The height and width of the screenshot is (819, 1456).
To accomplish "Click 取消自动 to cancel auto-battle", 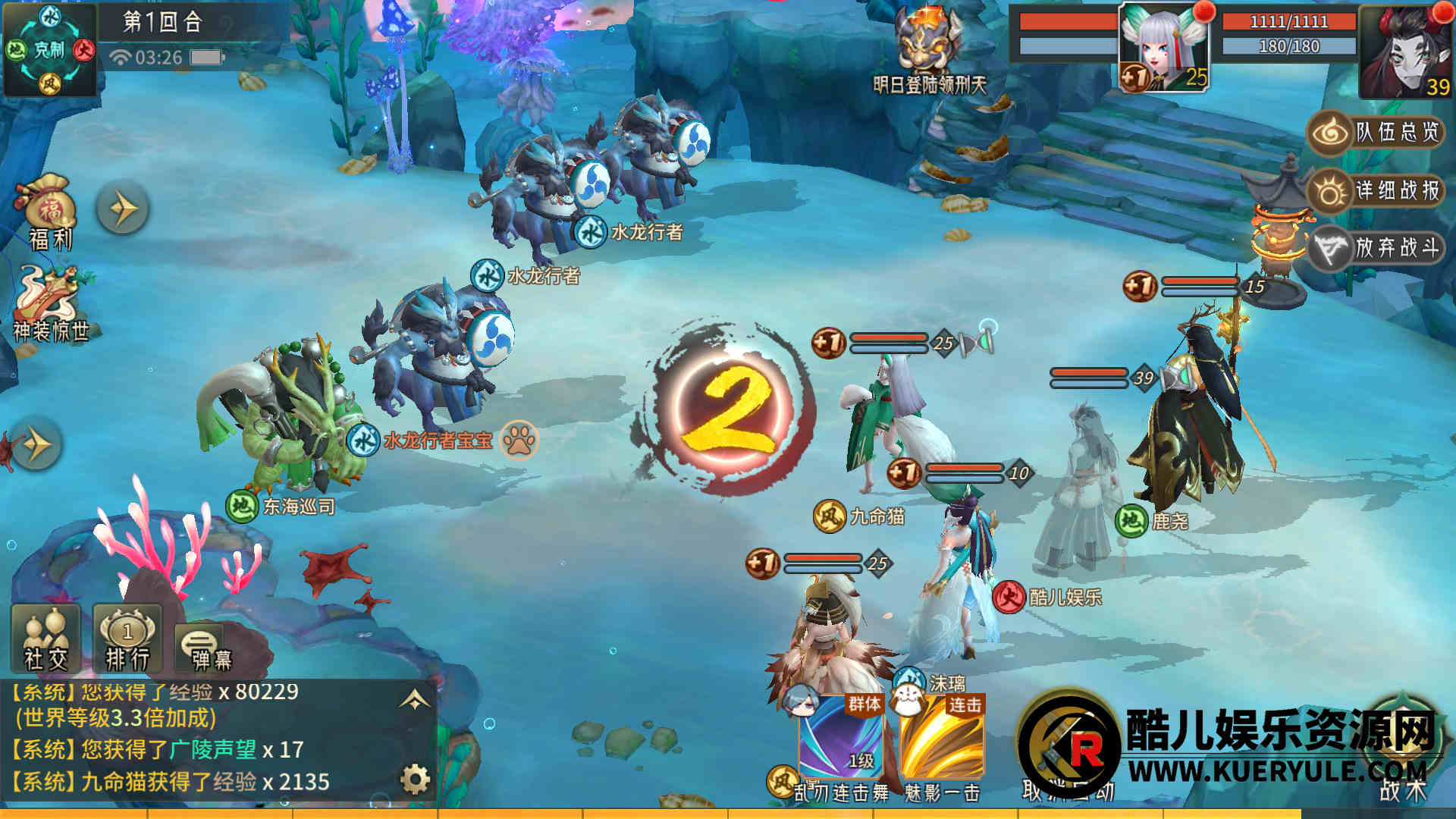I will (x=1068, y=758).
